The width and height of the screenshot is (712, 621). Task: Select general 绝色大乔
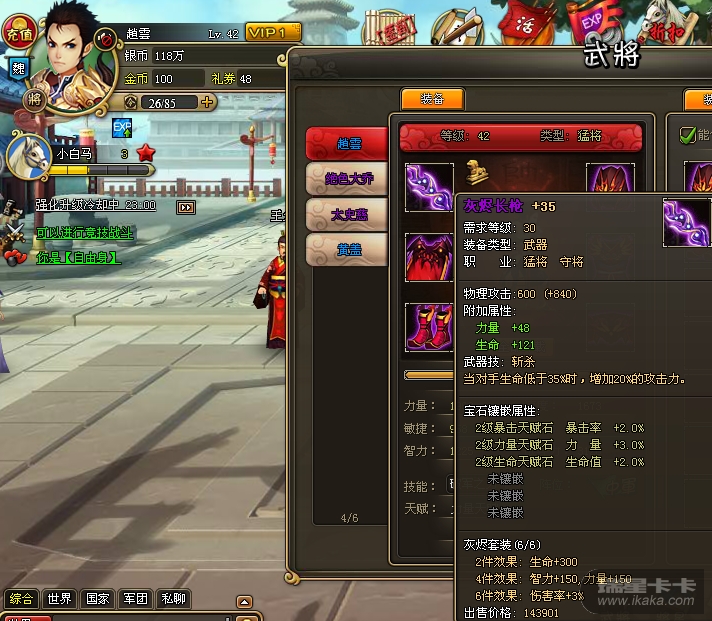(x=346, y=180)
